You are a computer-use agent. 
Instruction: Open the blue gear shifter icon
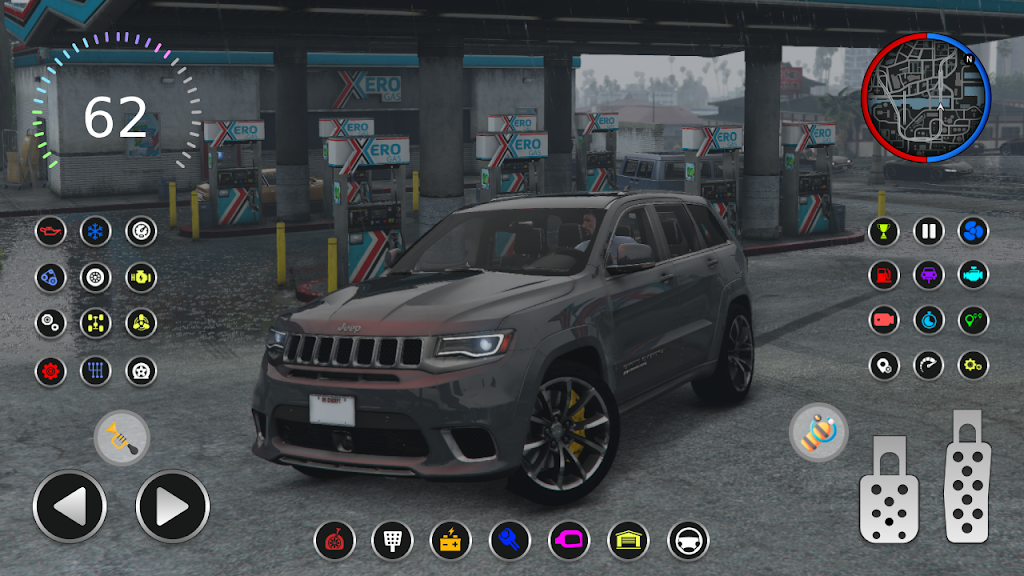pyautogui.click(x=96, y=371)
